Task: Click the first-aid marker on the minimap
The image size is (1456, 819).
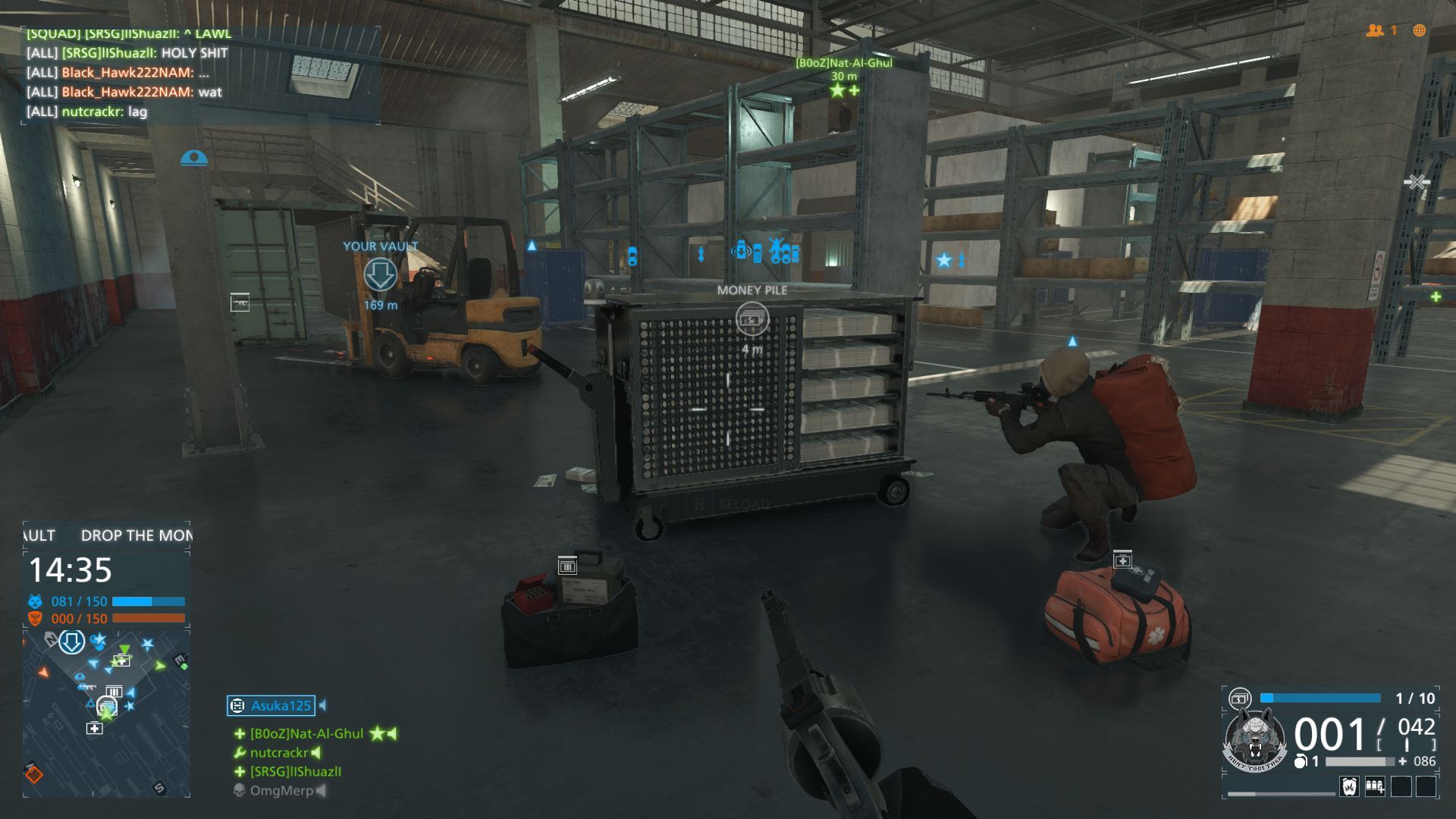Action: click(x=94, y=729)
